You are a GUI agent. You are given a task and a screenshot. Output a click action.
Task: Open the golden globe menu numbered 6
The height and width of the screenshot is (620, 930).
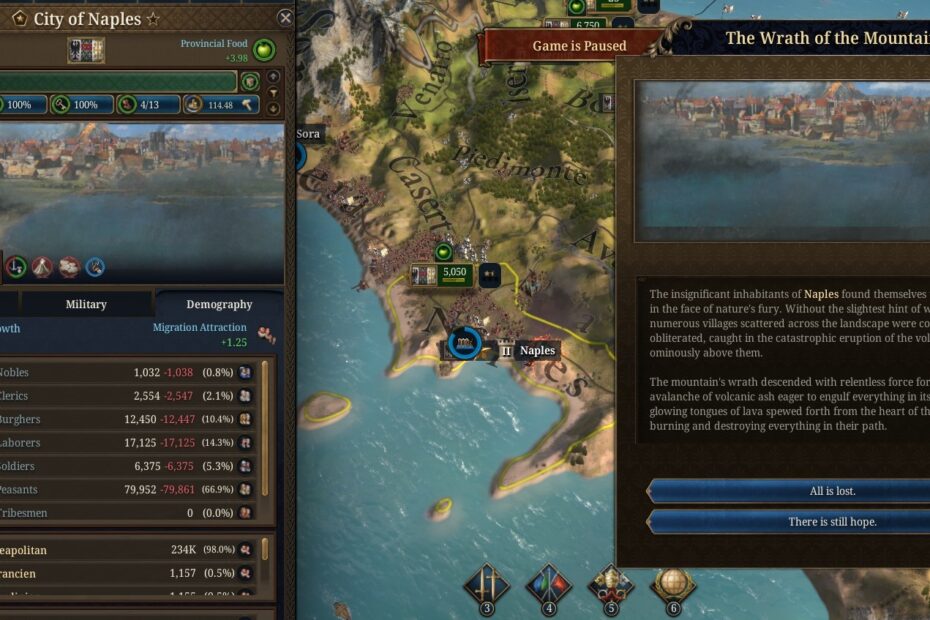(x=673, y=586)
